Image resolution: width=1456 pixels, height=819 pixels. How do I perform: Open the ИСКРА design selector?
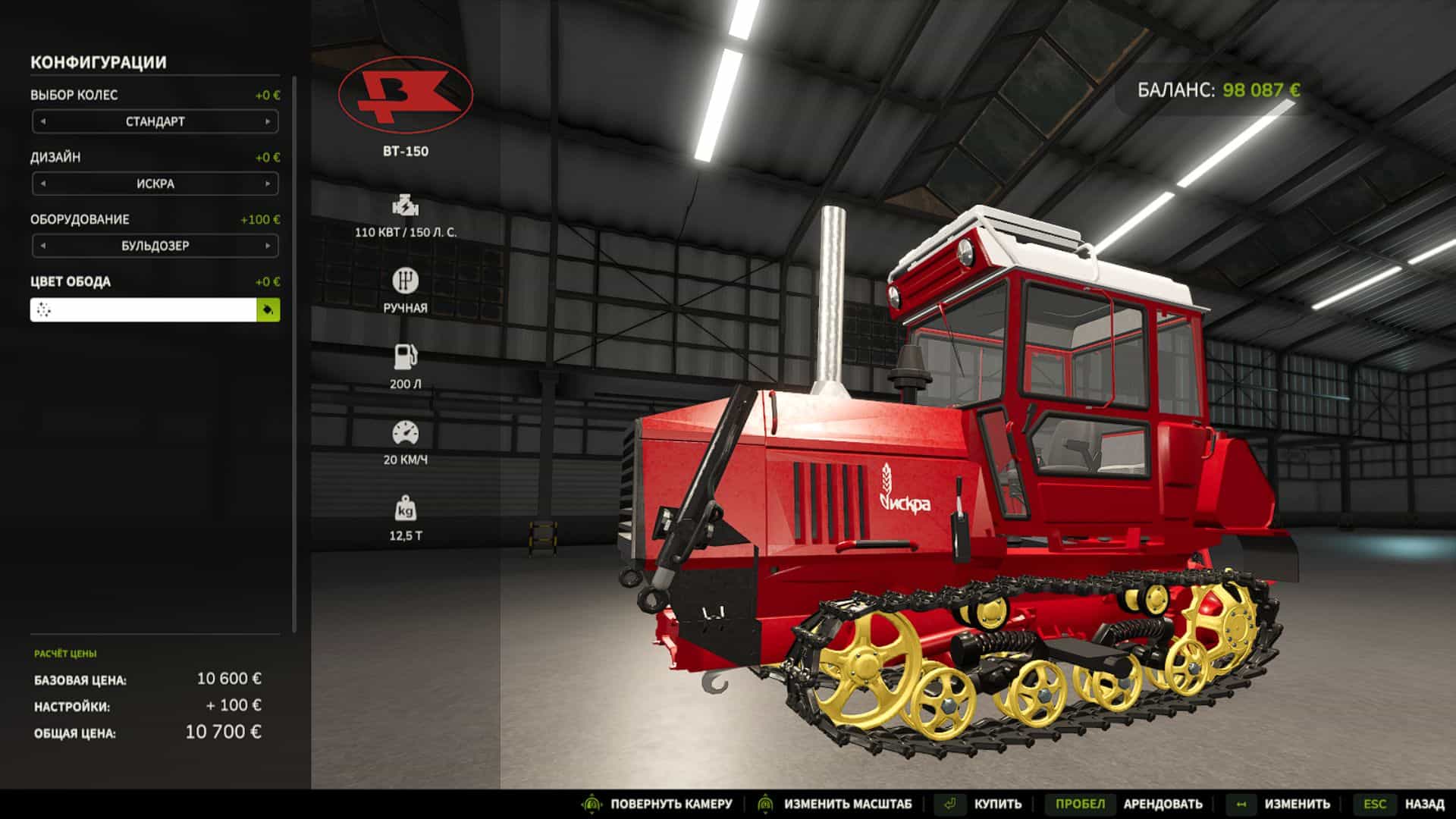point(155,183)
